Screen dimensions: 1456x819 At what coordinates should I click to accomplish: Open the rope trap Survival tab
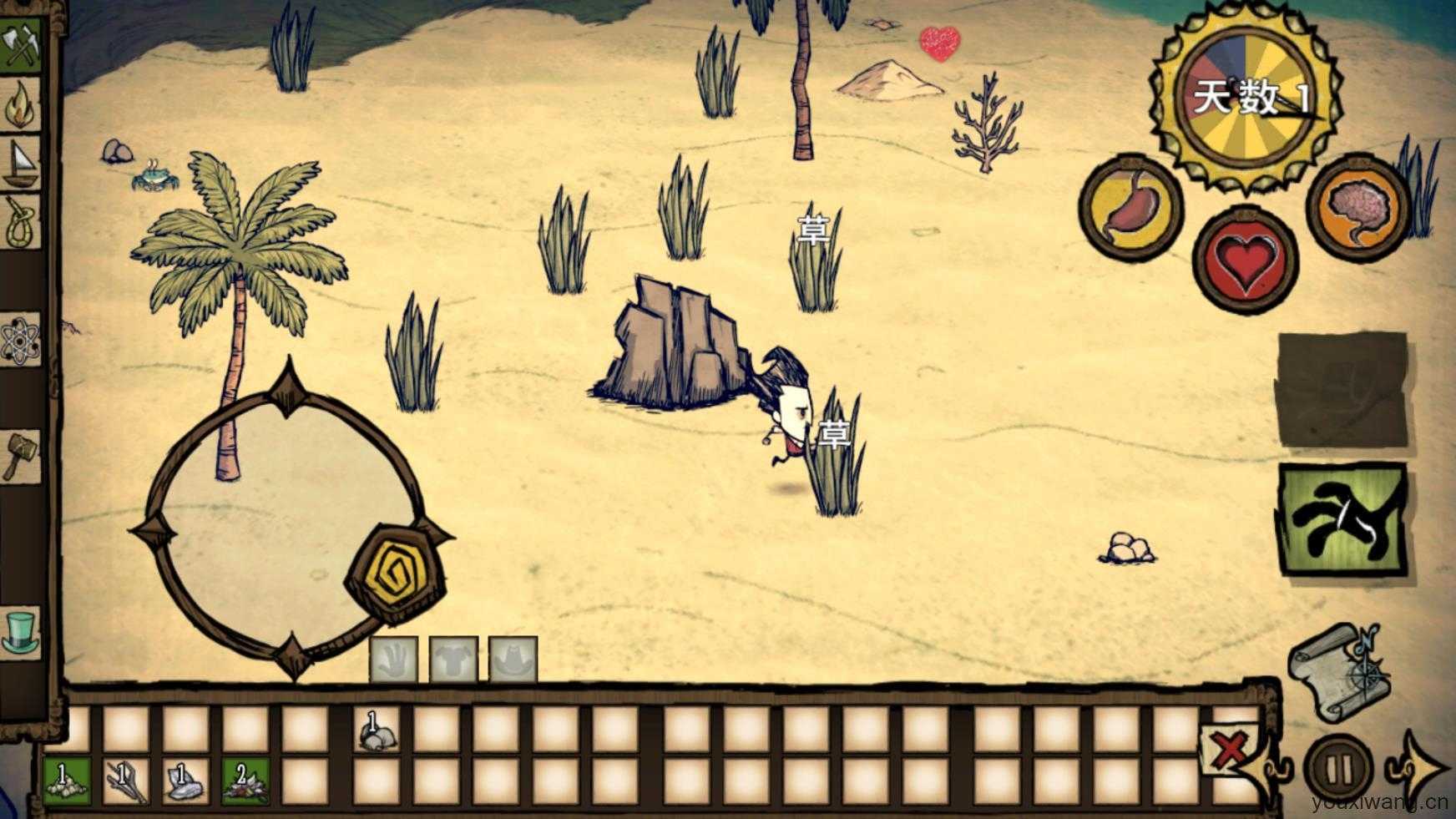21,223
